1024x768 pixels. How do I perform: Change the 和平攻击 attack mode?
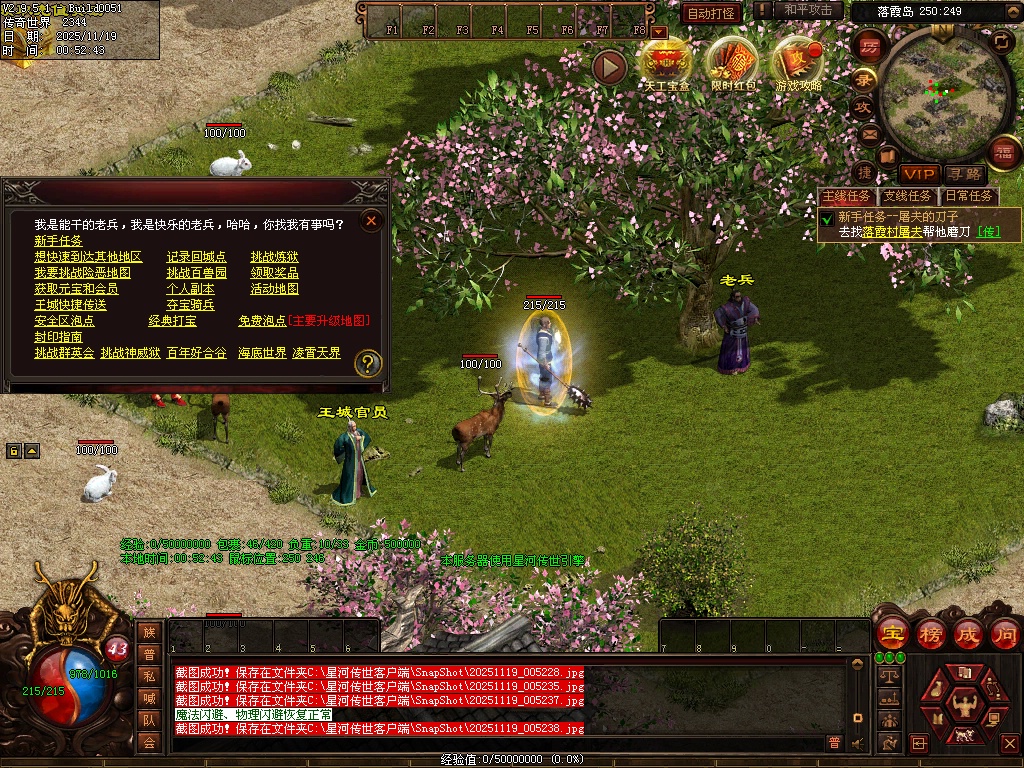click(x=808, y=10)
